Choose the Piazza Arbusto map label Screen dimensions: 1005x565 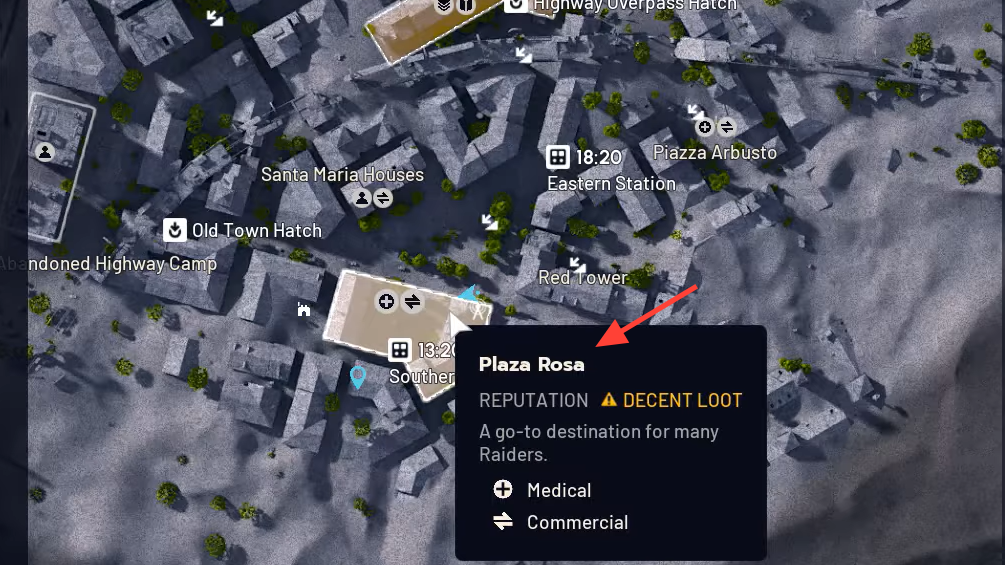point(714,153)
